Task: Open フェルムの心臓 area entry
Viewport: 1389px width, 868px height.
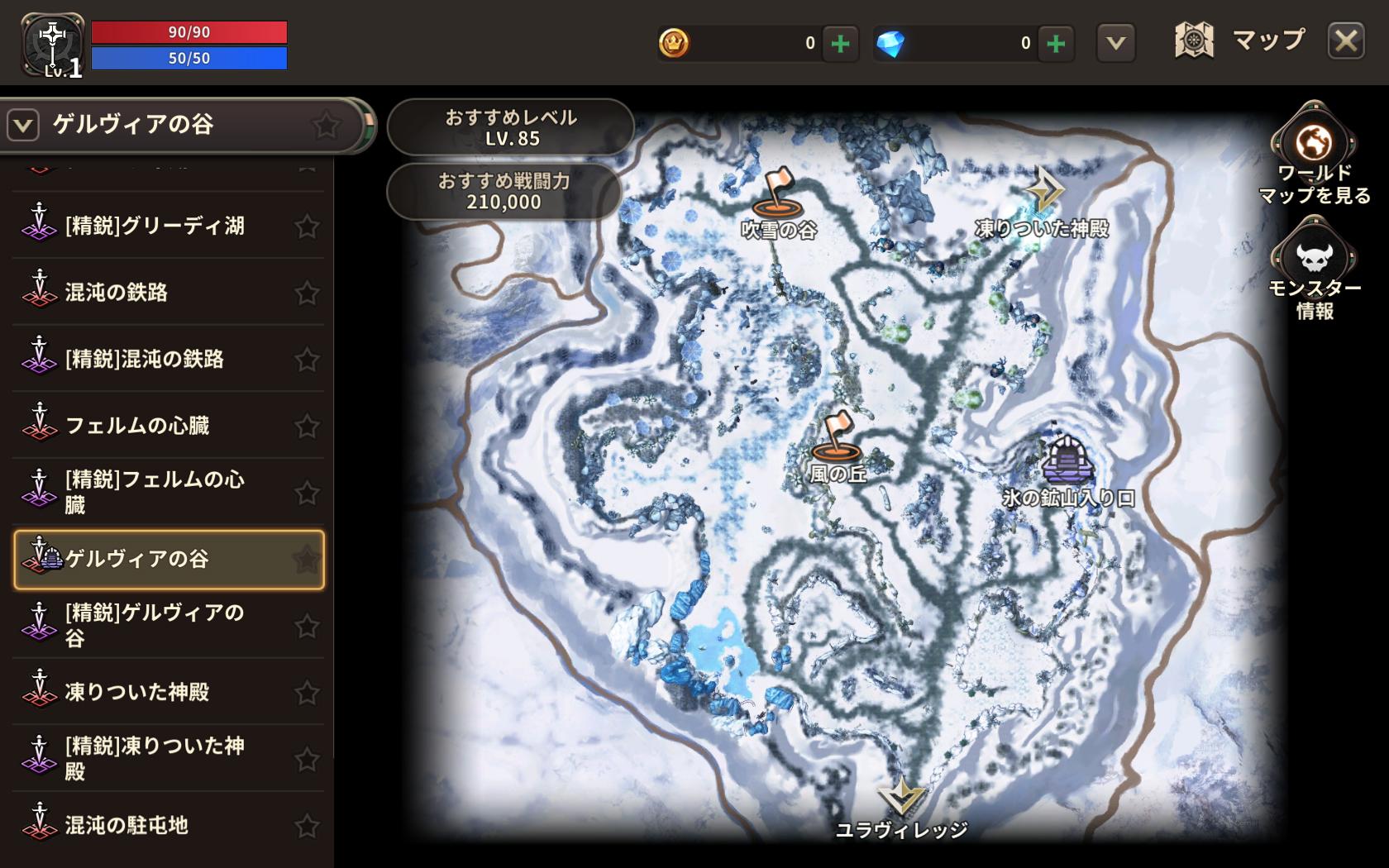Action: (x=137, y=426)
